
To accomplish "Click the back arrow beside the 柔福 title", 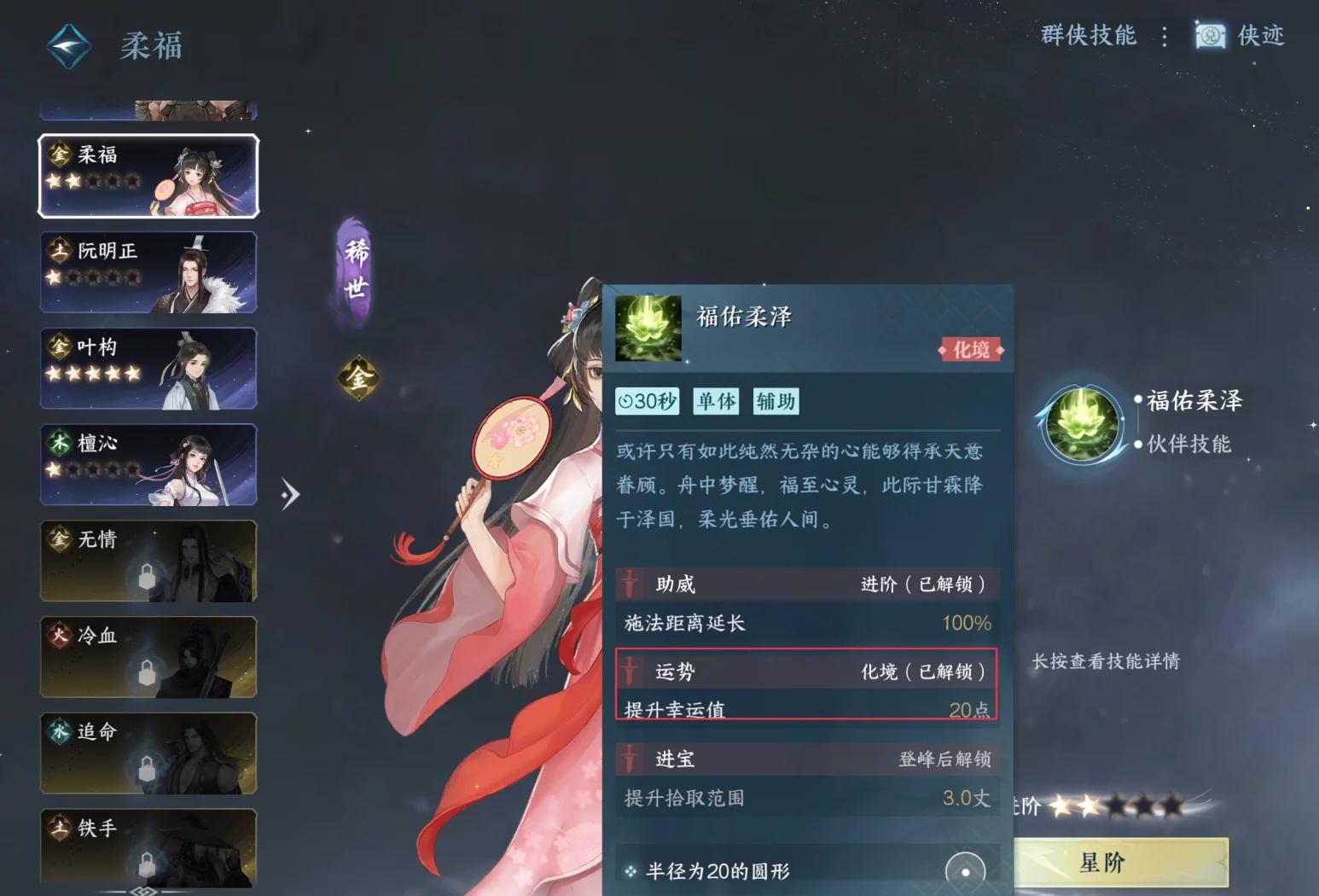I will 67,46.
